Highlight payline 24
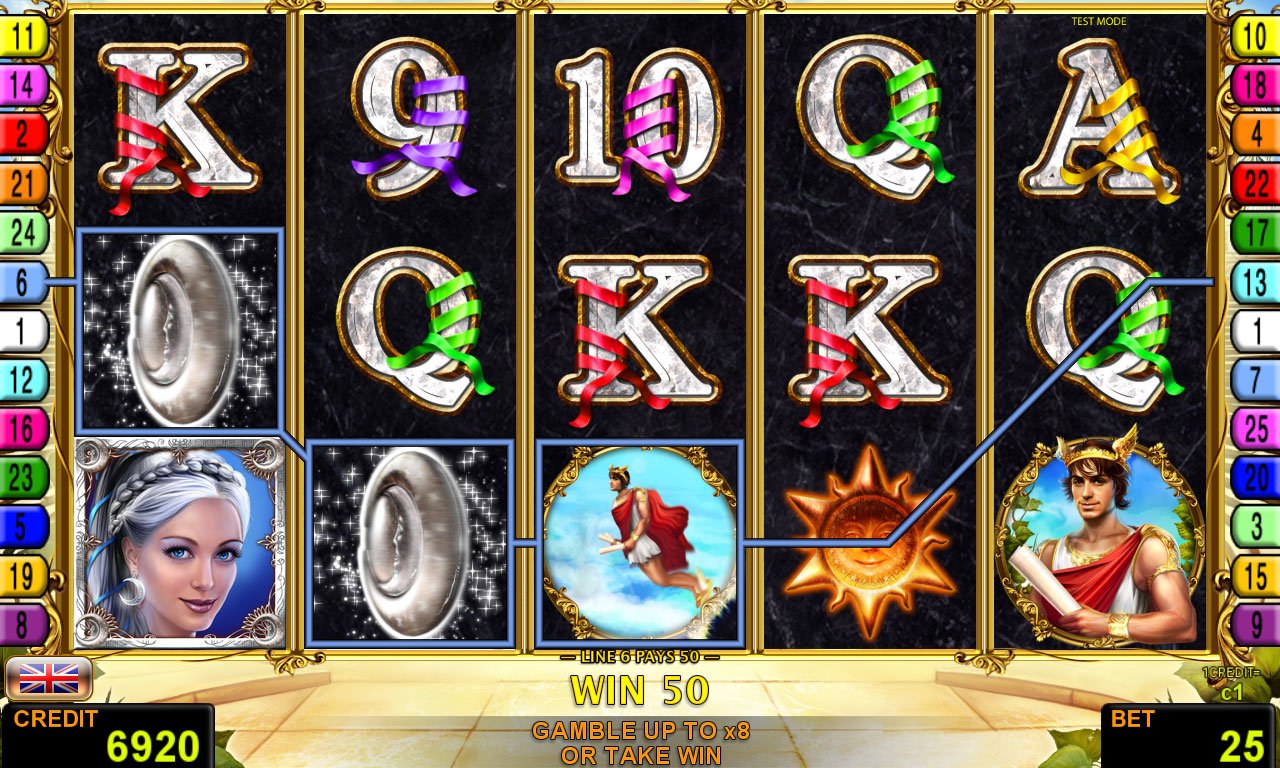The height and width of the screenshot is (768, 1280). pos(24,232)
